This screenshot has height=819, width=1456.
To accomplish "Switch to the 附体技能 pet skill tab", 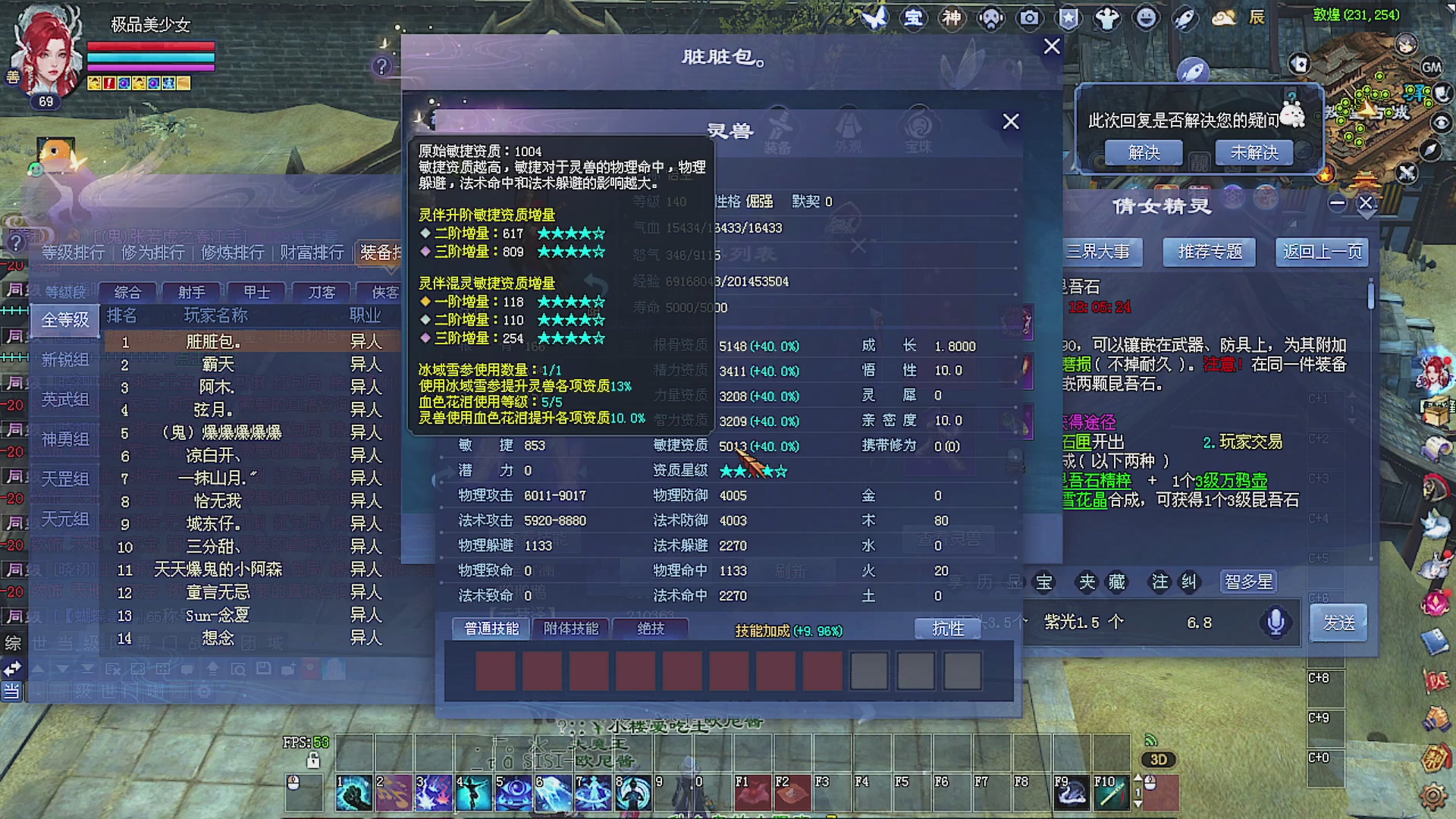I will tap(570, 629).
